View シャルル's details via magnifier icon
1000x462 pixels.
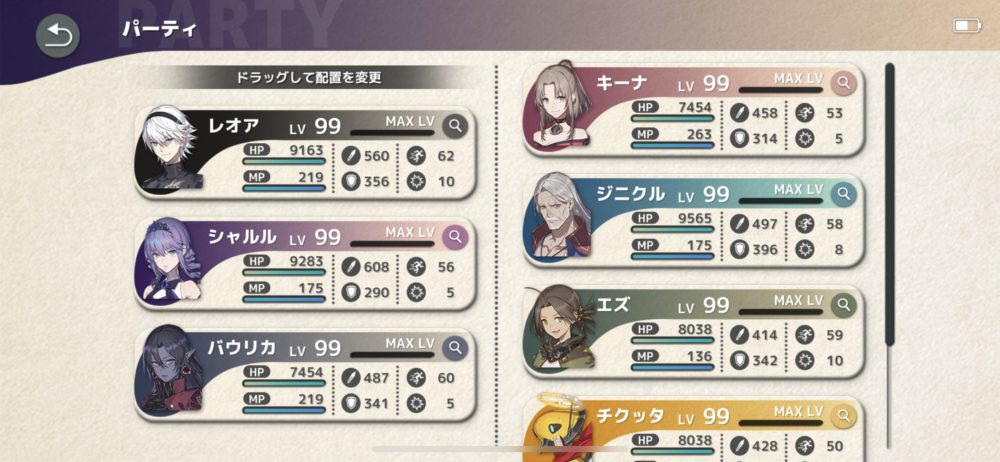tap(455, 236)
